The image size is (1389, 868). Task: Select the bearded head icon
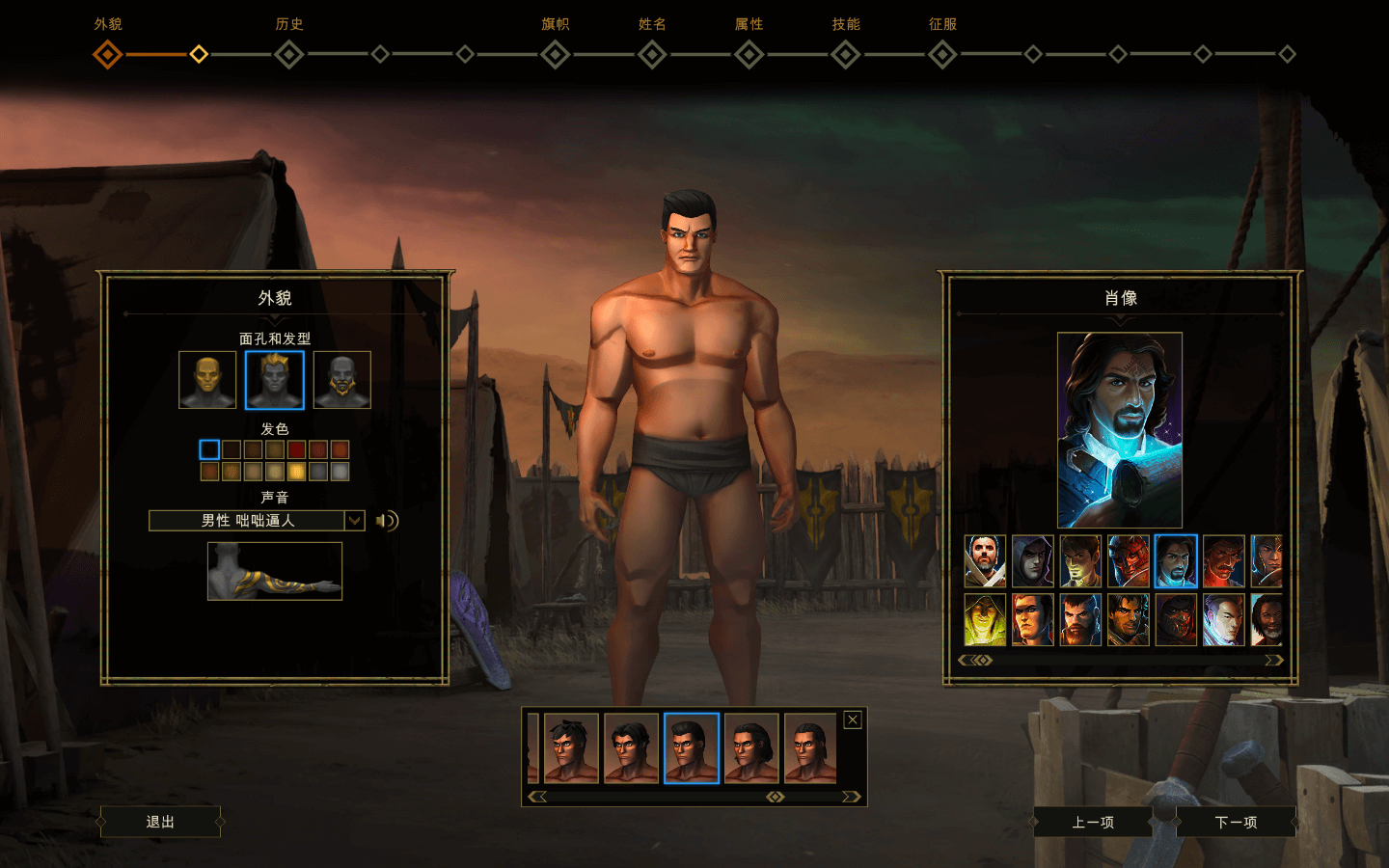tap(341, 380)
